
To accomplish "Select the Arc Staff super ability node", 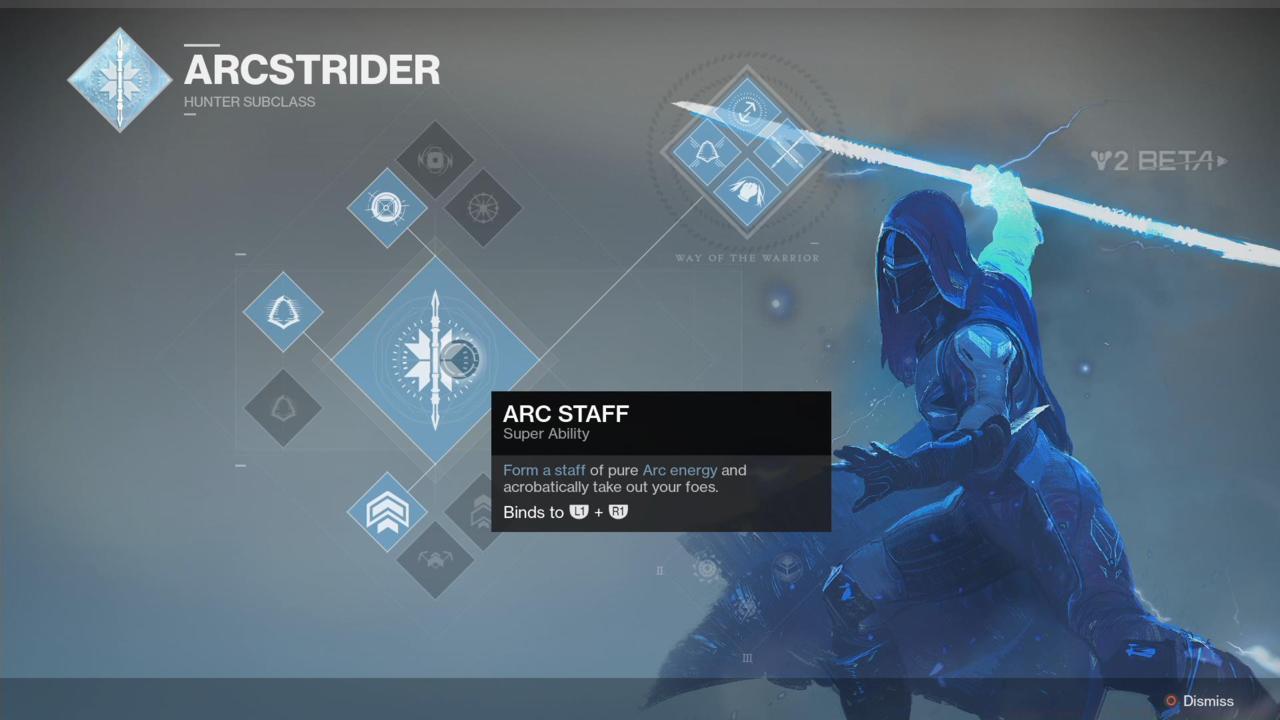I will (435, 360).
